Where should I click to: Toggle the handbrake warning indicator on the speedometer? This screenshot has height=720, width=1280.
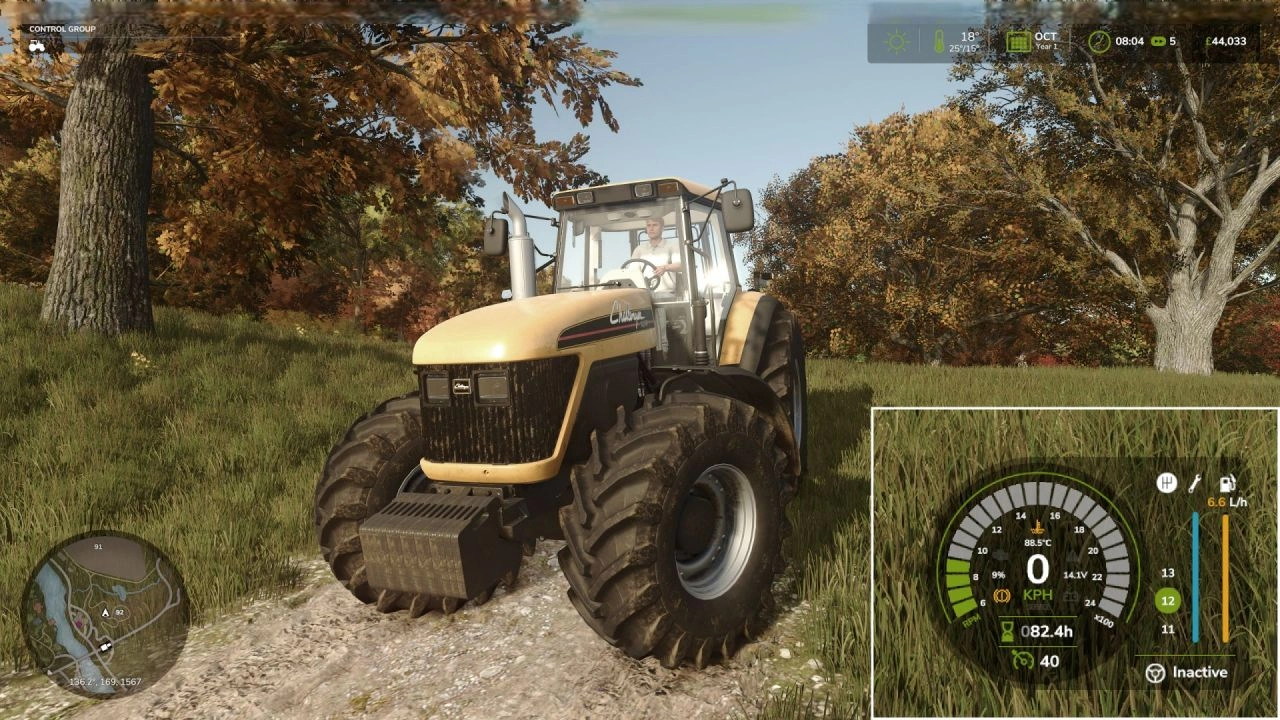(x=1002, y=594)
